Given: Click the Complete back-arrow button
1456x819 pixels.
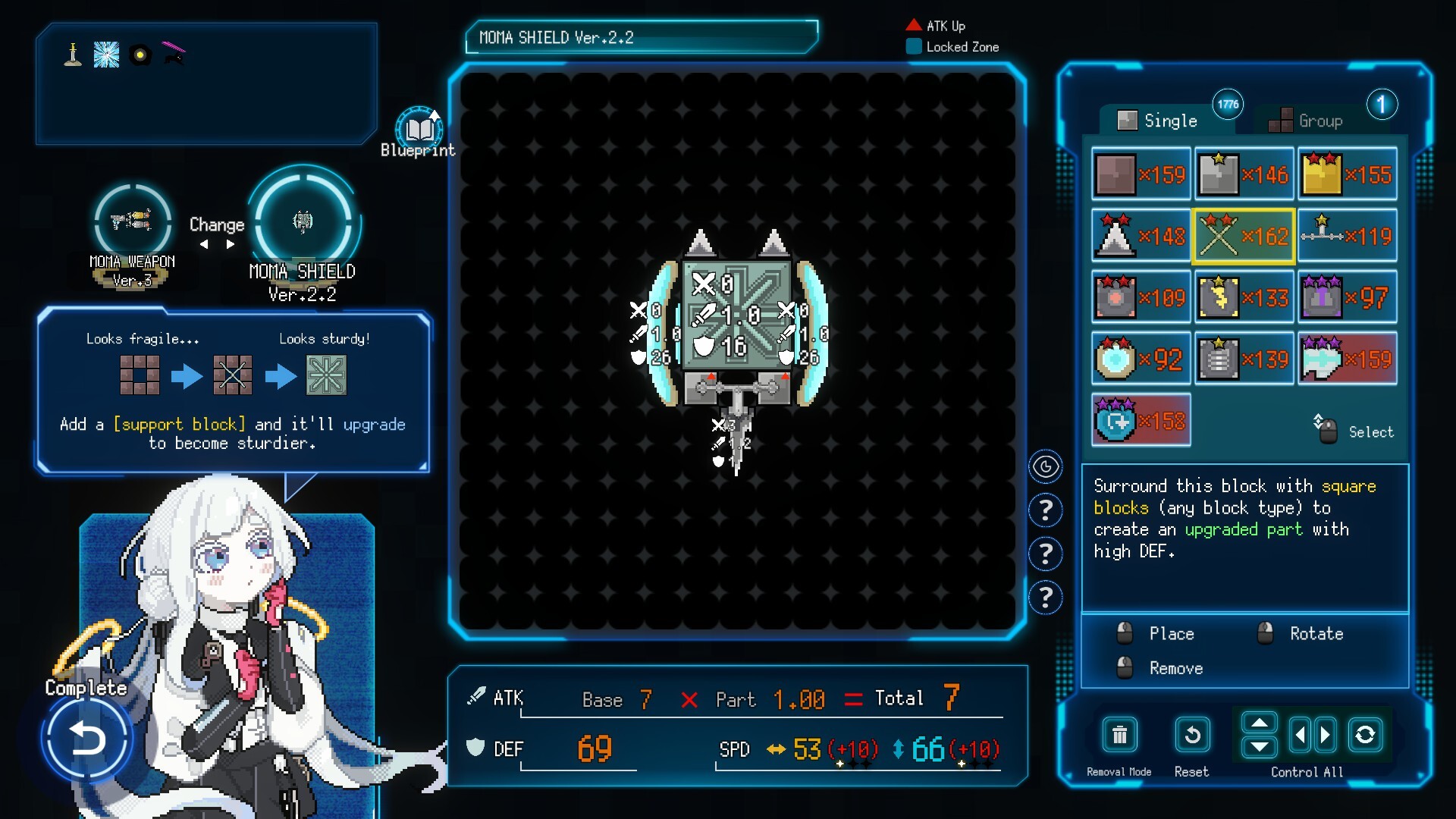Looking at the screenshot, I should [x=86, y=738].
